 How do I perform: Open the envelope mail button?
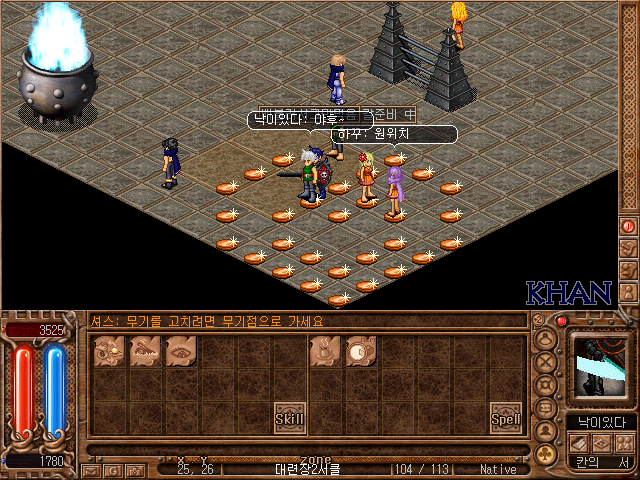point(89,469)
